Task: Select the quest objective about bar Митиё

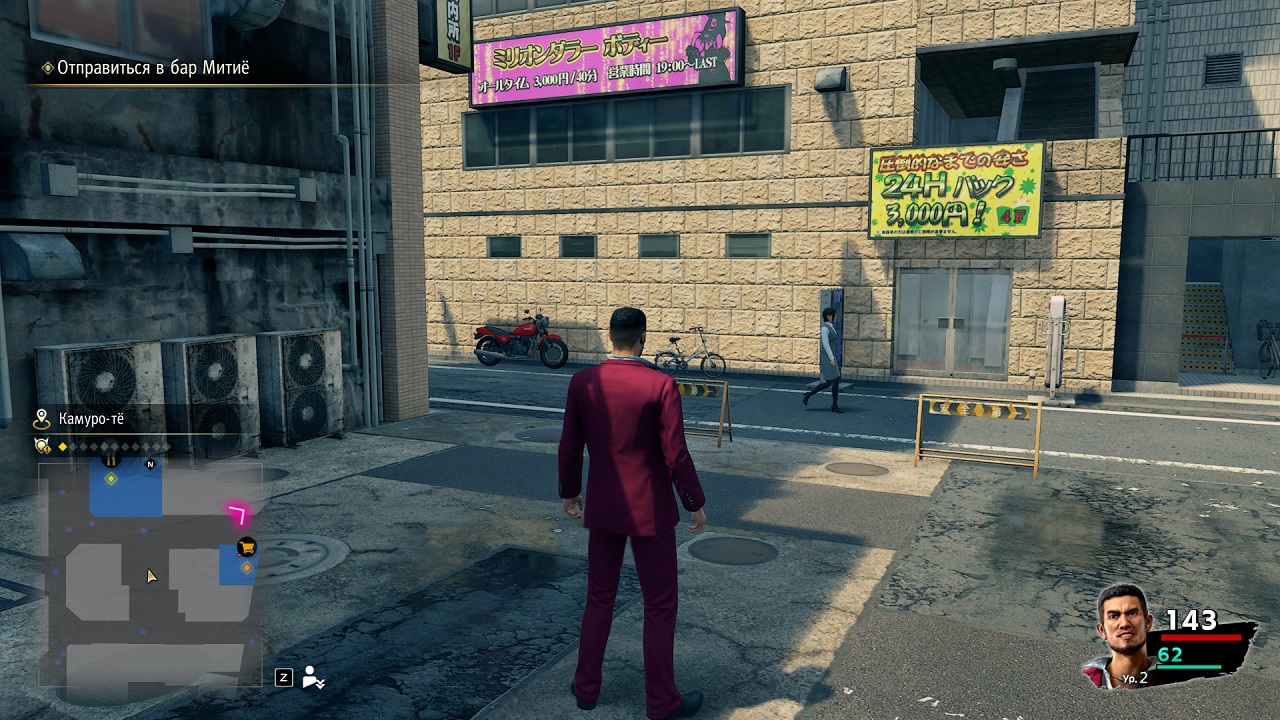Action: click(x=152, y=68)
